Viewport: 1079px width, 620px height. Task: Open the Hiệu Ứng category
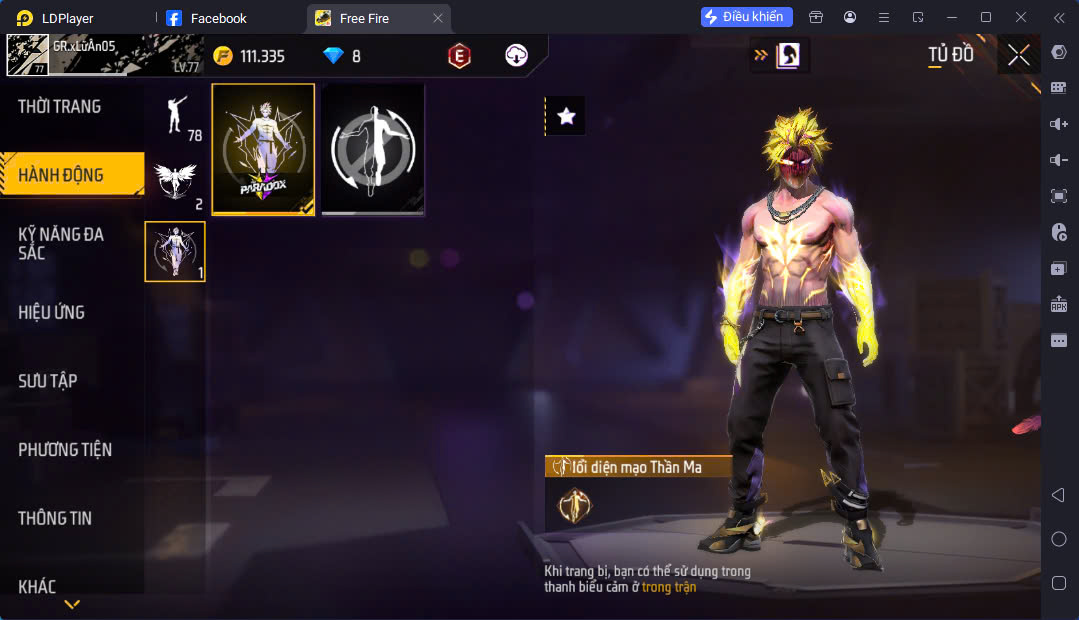pyautogui.click(x=52, y=312)
